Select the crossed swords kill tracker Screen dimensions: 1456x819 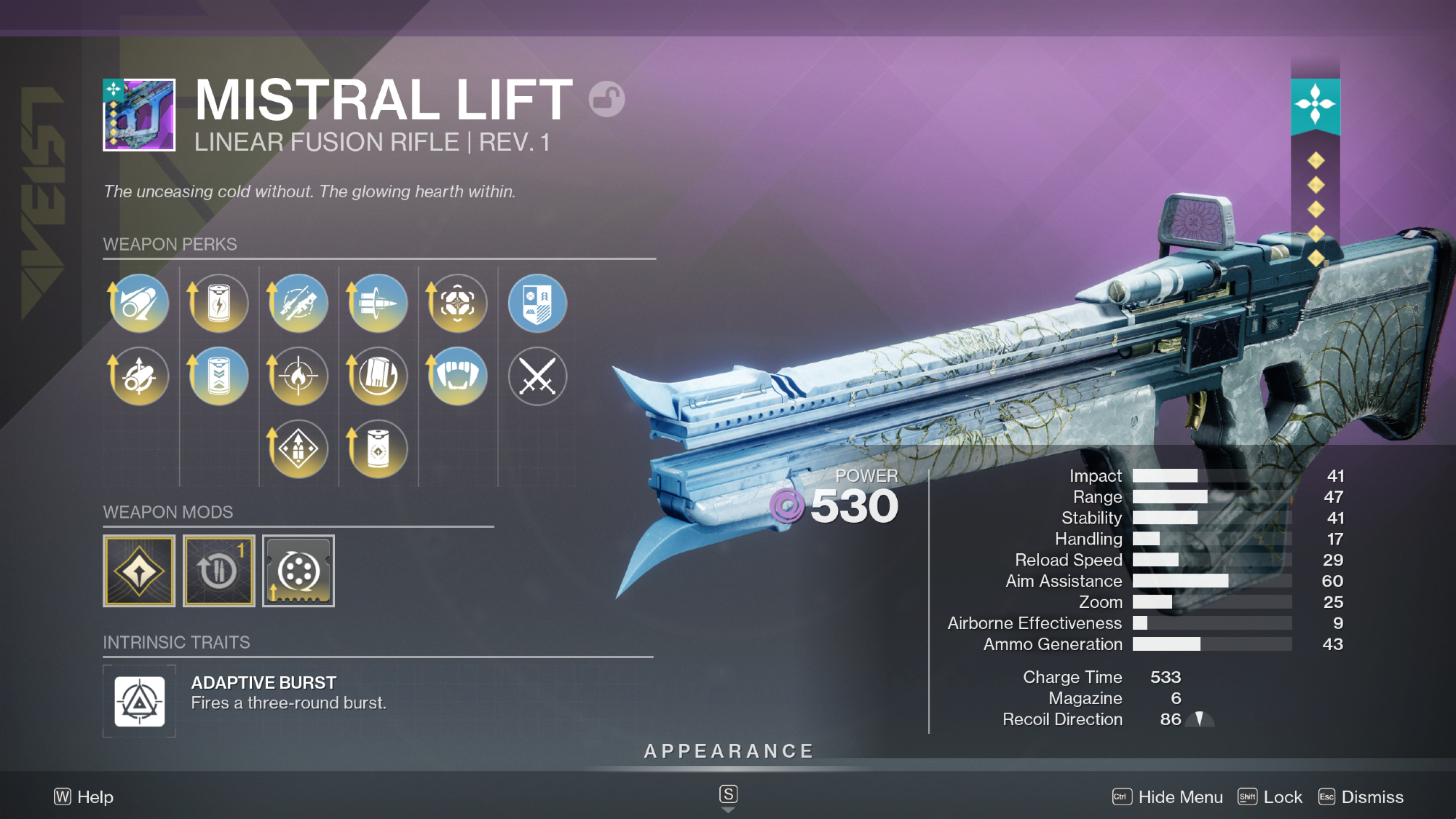click(x=537, y=376)
